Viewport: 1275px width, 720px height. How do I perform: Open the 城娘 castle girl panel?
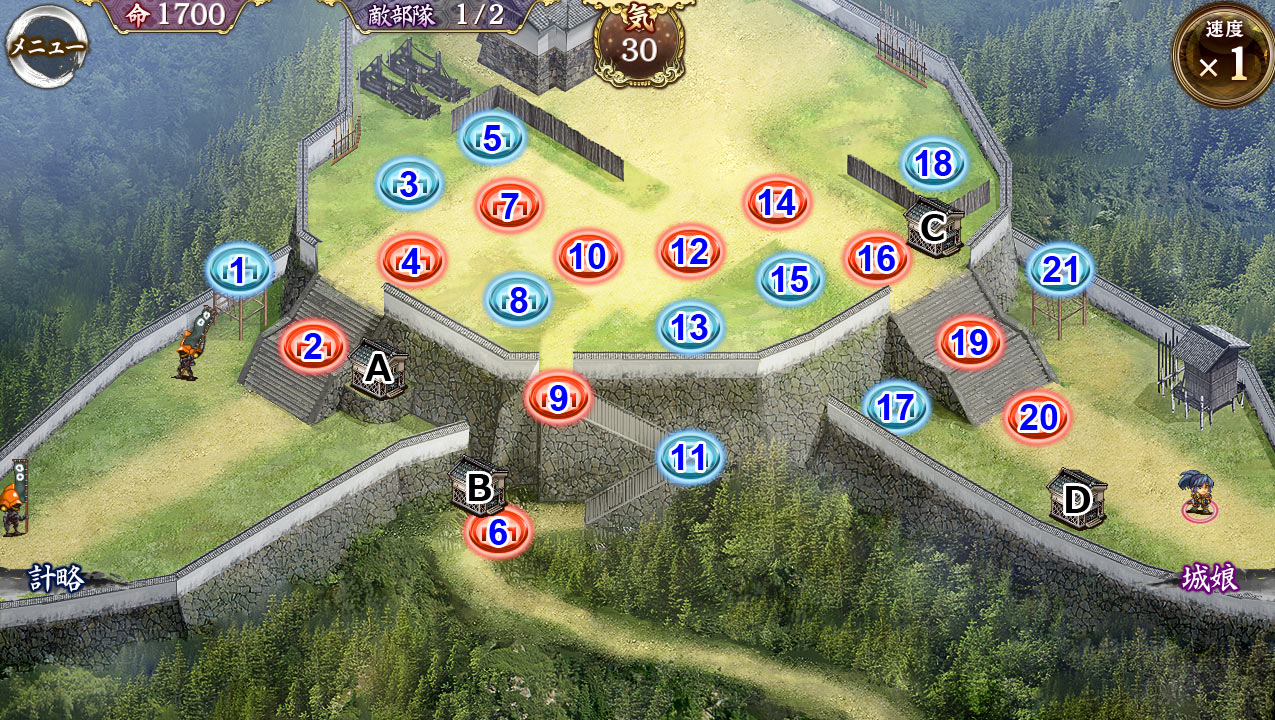[1209, 578]
